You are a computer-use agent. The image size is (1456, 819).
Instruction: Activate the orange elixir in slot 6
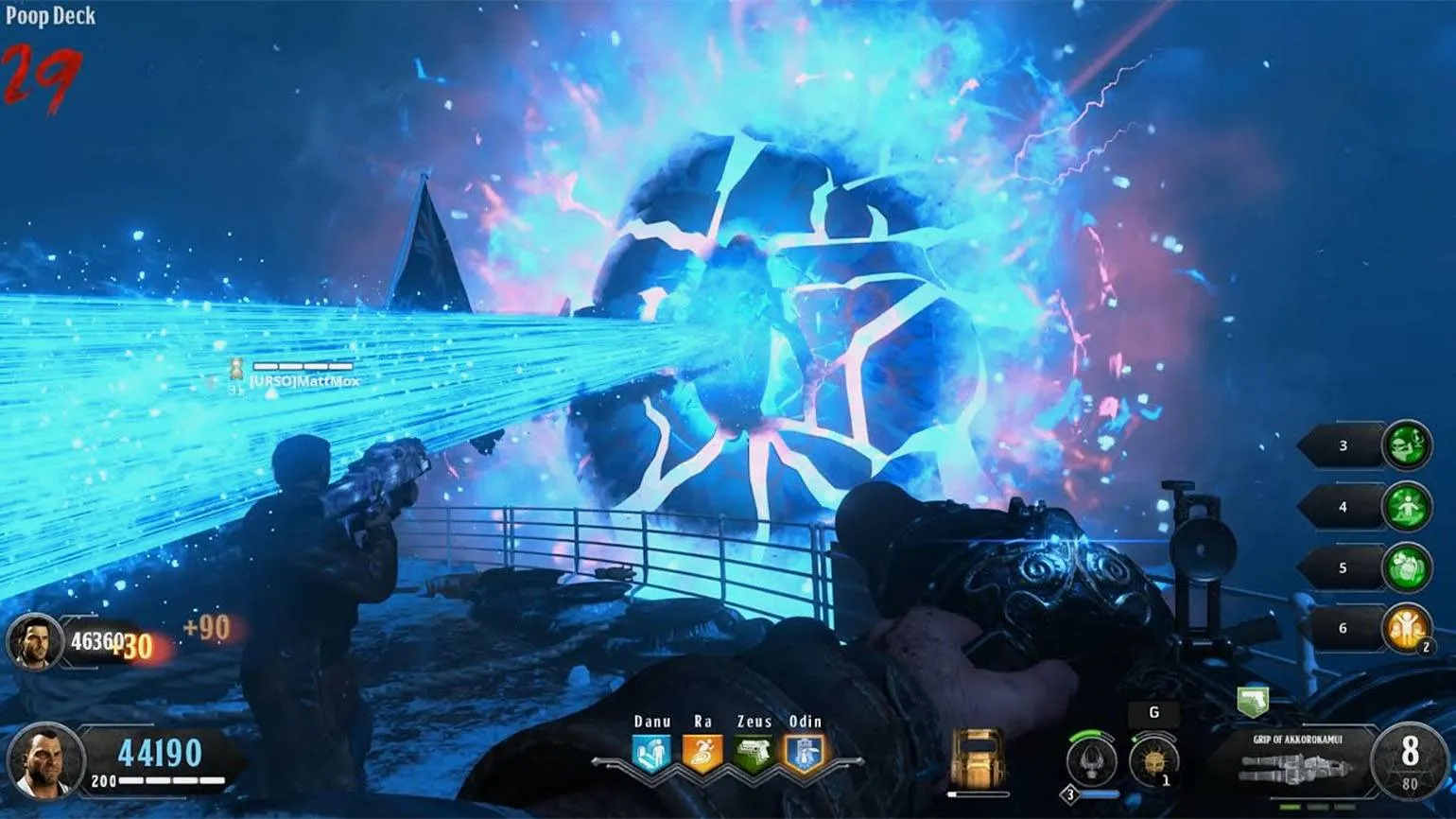click(1406, 628)
